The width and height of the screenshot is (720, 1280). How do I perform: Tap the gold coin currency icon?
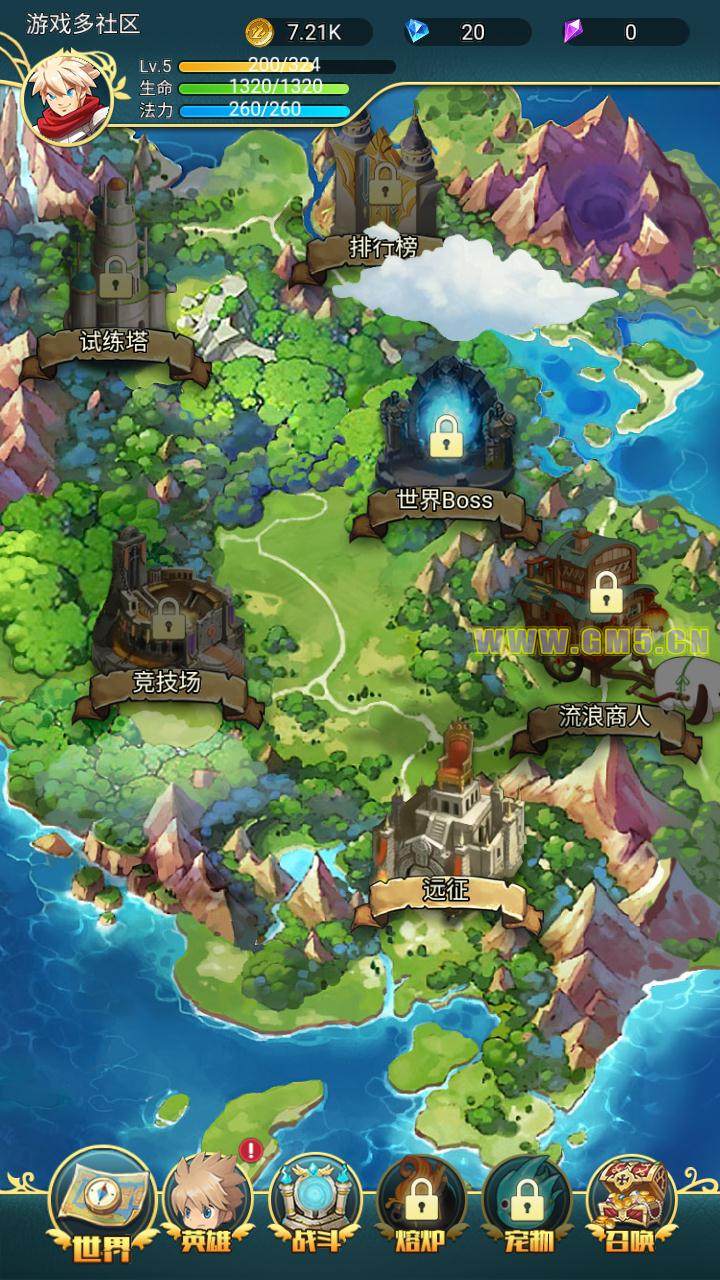pos(260,32)
